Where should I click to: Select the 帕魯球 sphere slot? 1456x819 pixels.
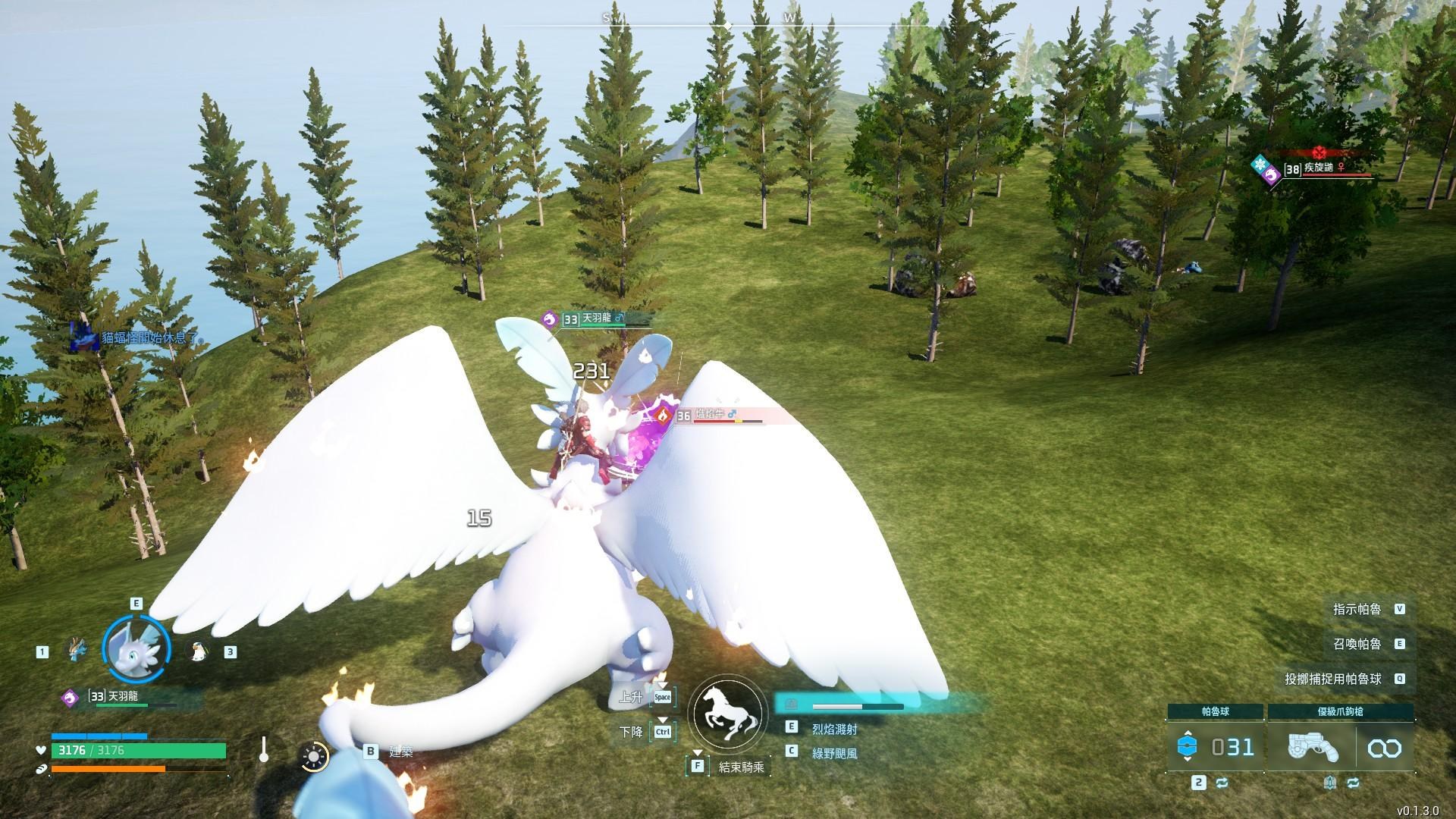click(x=1216, y=748)
